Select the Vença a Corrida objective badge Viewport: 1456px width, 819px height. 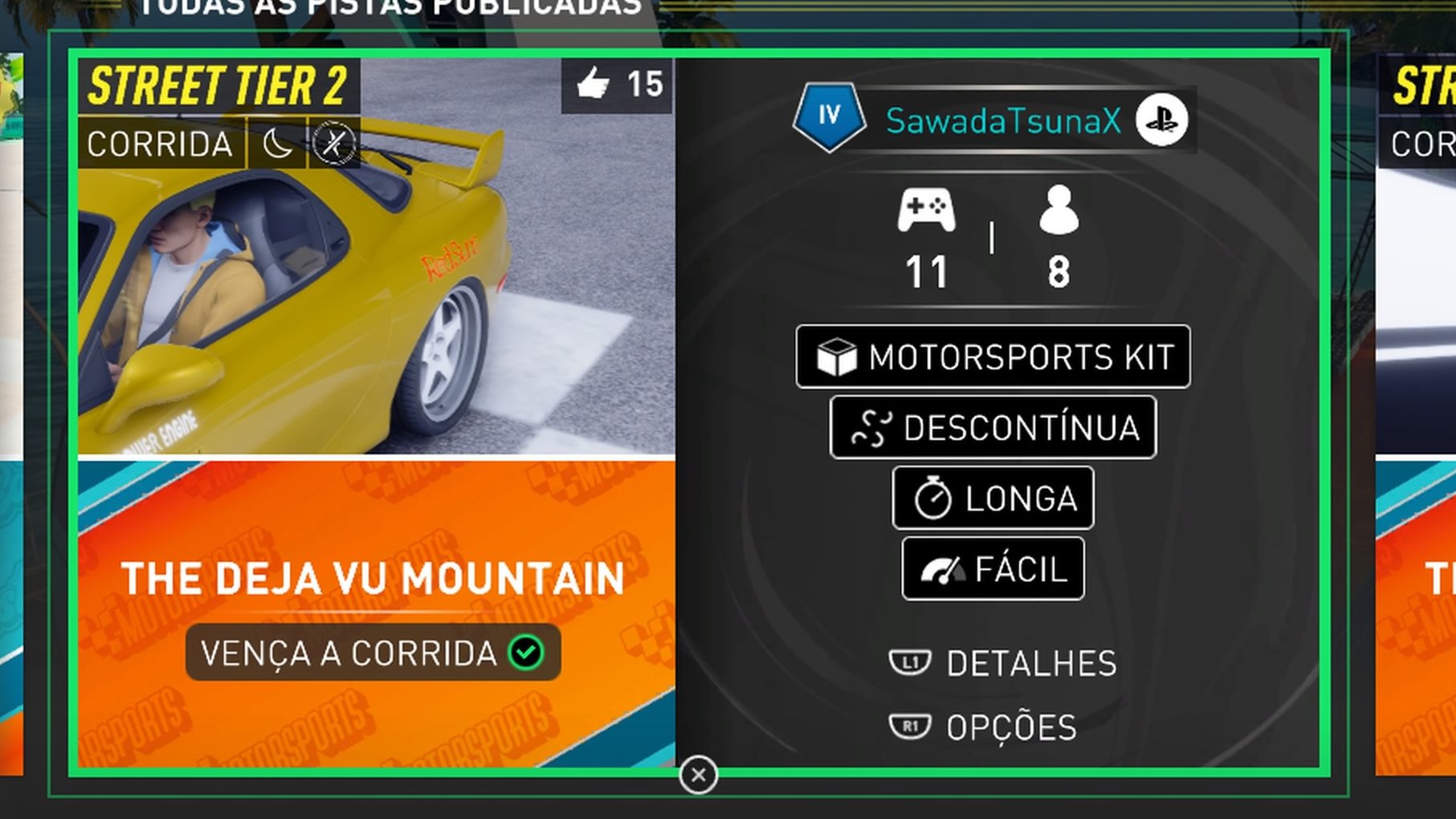tap(373, 653)
